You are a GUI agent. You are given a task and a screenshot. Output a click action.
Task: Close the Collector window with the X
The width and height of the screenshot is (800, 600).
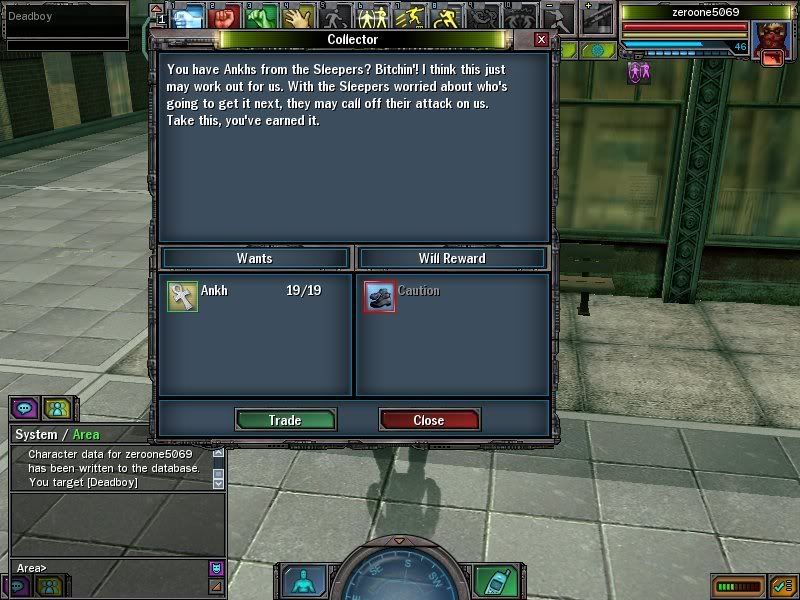tap(541, 39)
